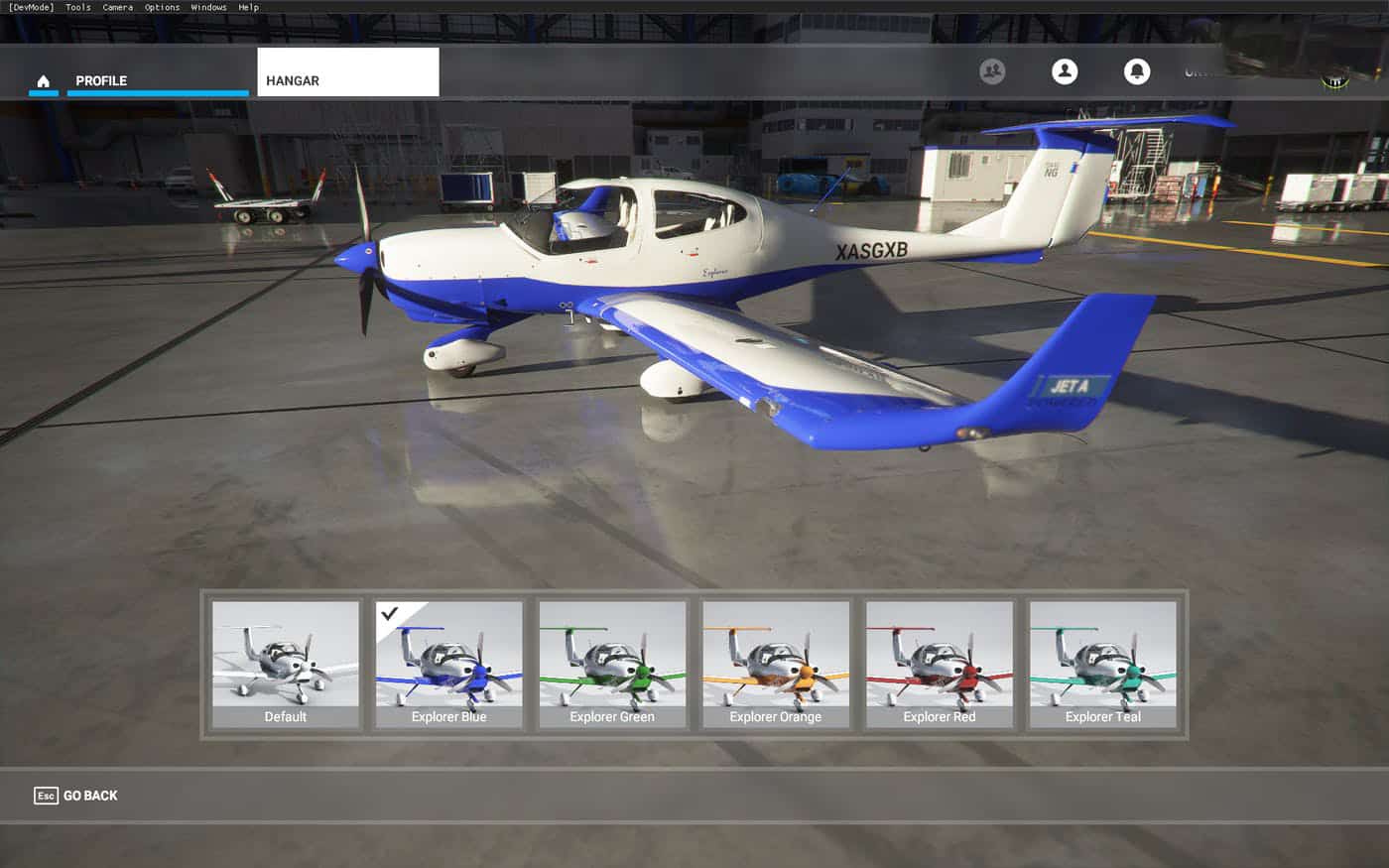Go to the home screen icon

(43, 80)
